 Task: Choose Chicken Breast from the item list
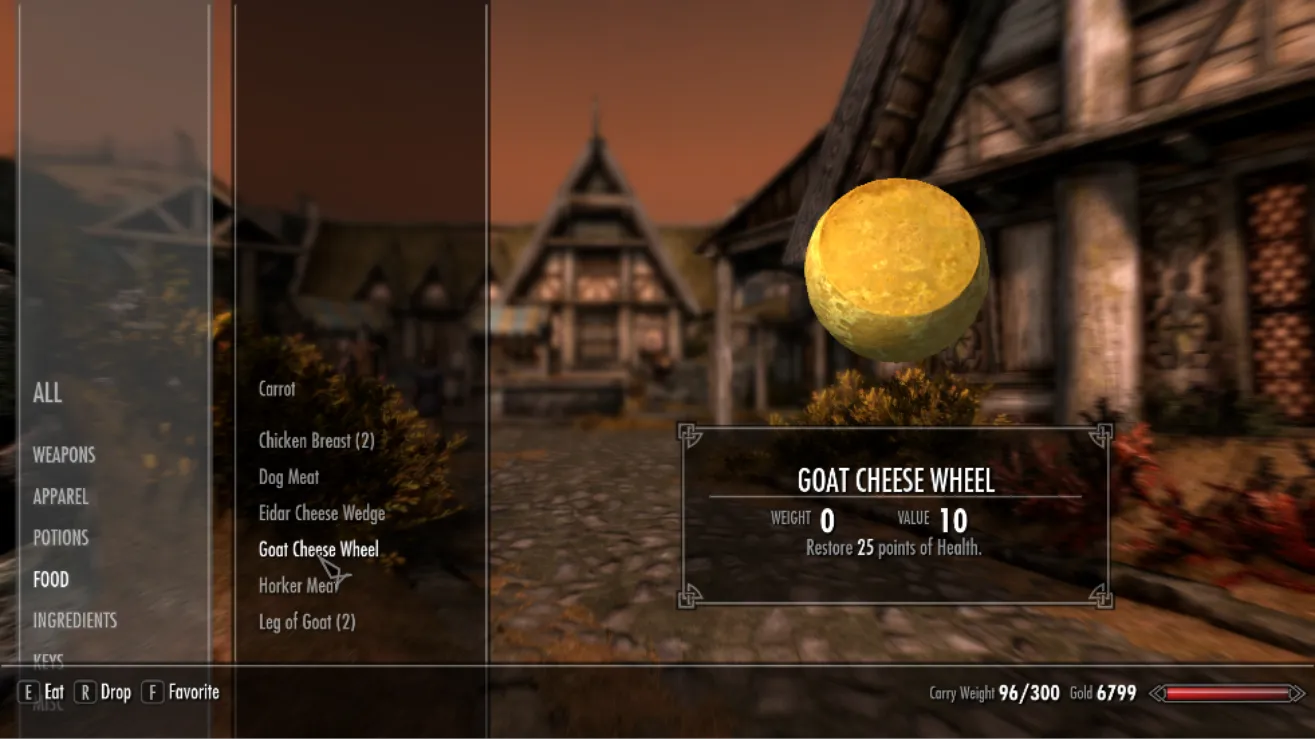316,441
